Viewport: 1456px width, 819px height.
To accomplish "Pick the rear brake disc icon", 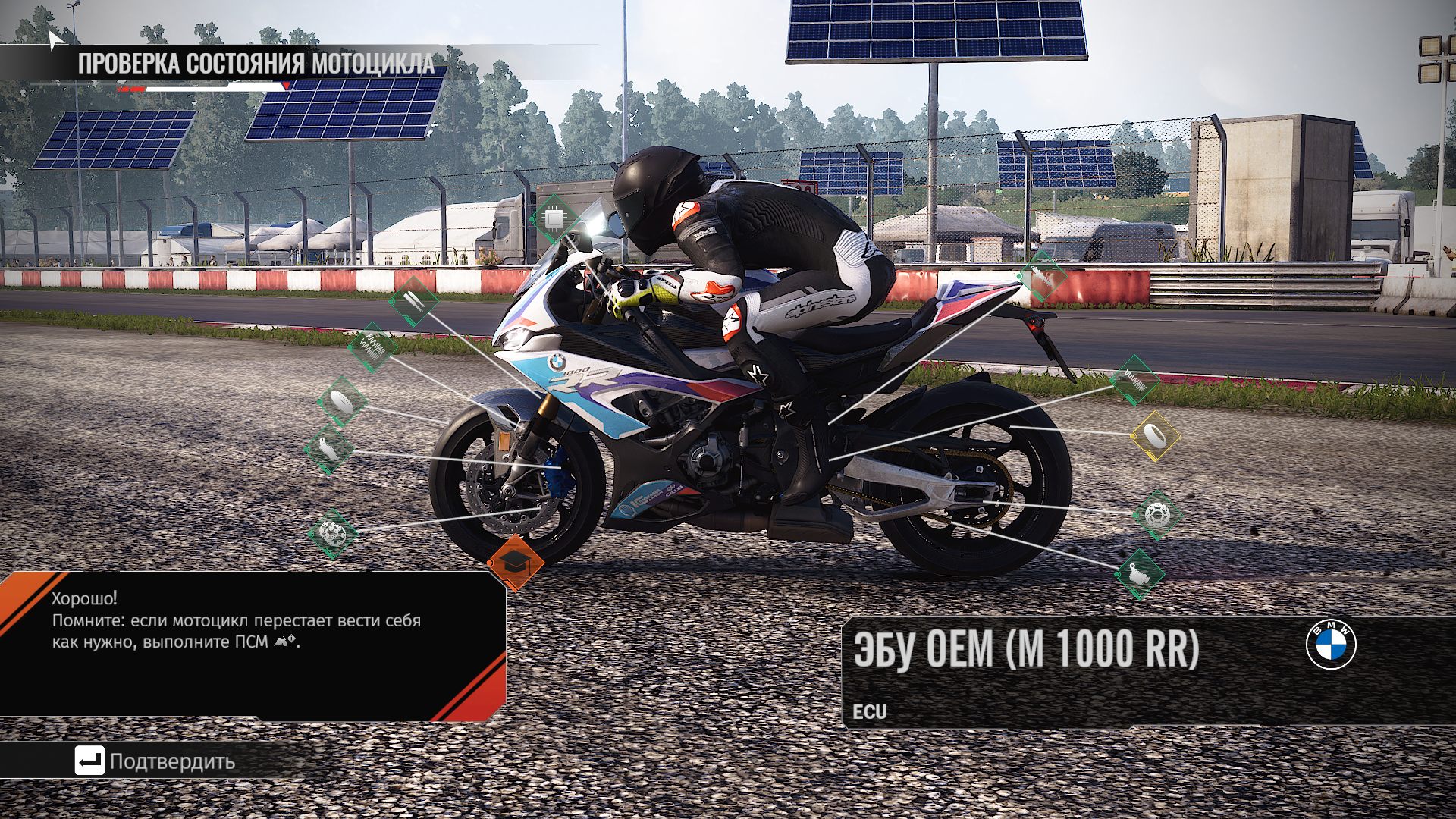I will point(1156,516).
